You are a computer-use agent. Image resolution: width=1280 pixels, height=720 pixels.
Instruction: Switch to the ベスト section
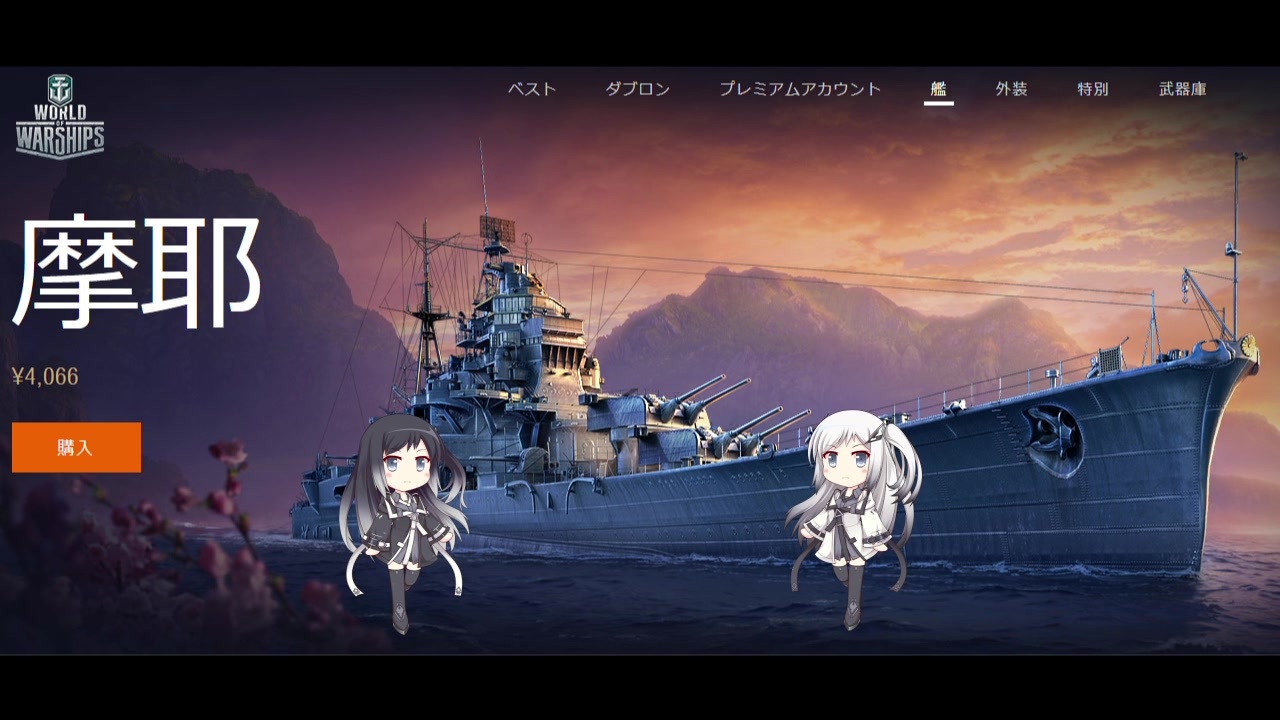pos(533,89)
